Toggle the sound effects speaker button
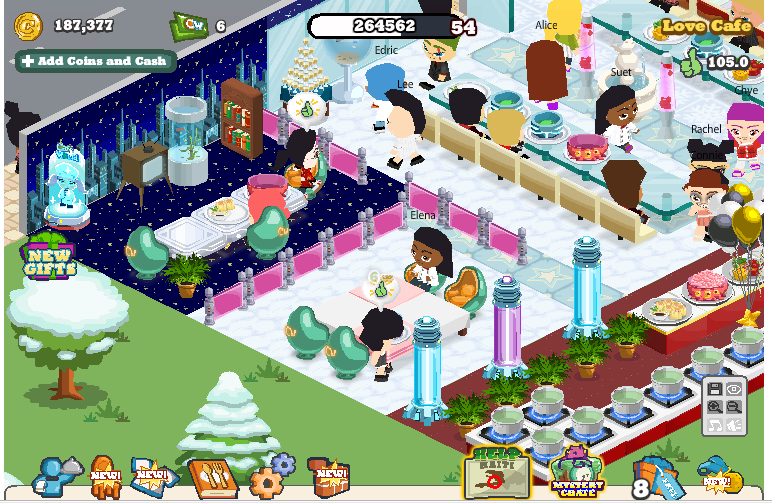This screenshot has height=503, width=772. [x=736, y=426]
